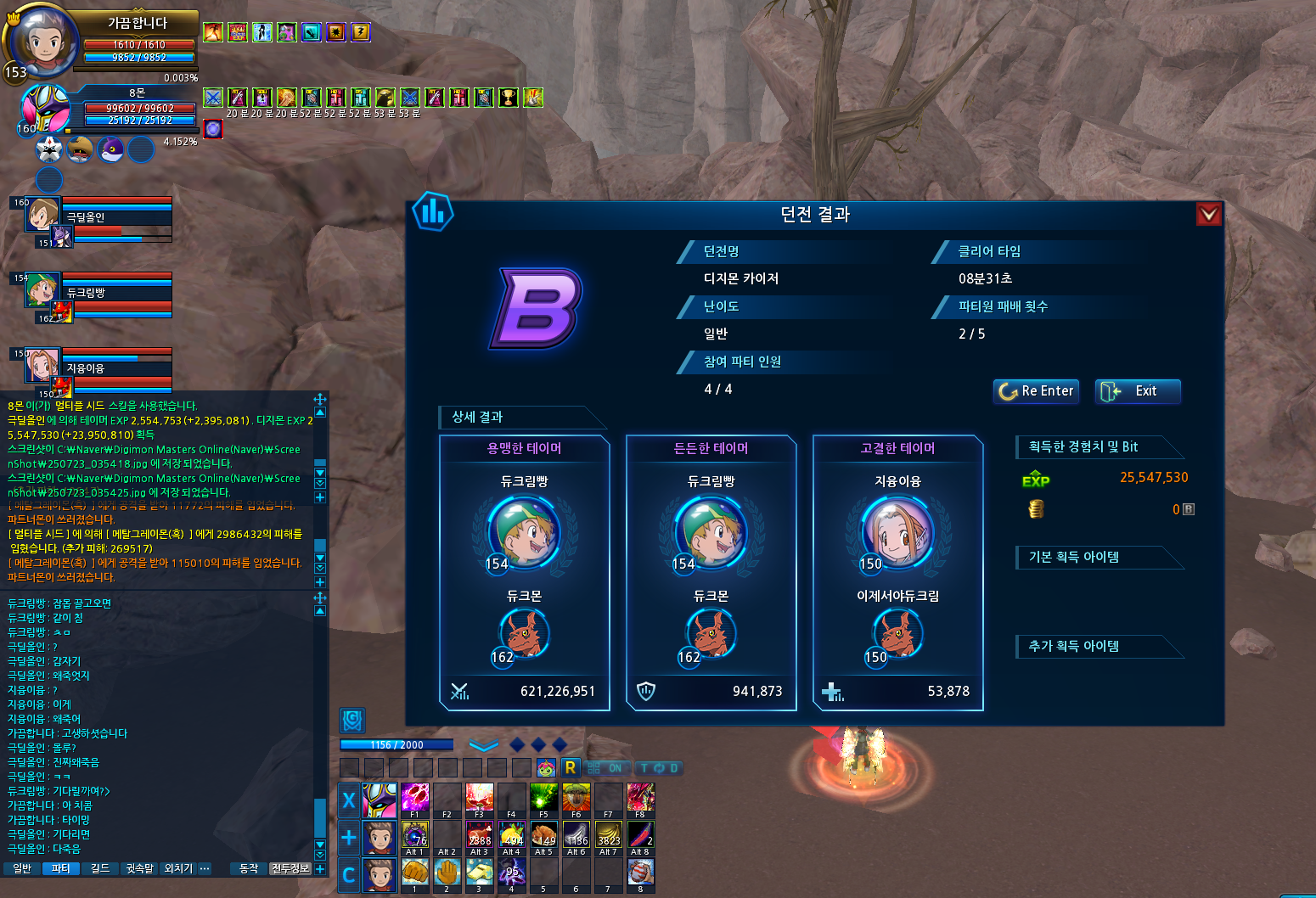Select the purple whale Digimon partner slot
1316x898 pixels.
click(110, 150)
